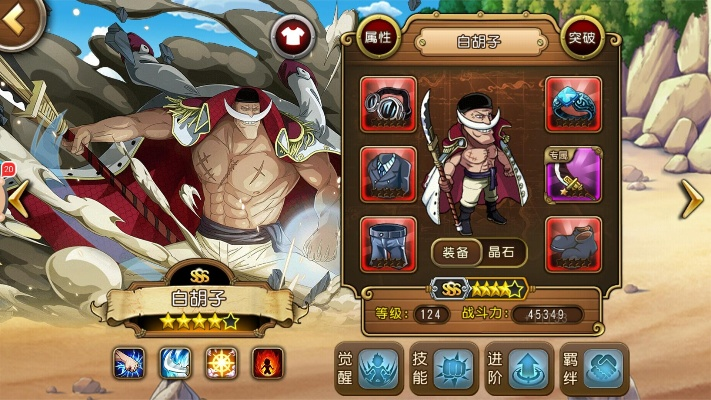Open the 技能 skills menu
Image resolution: width=711 pixels, height=400 pixels.
(441, 368)
